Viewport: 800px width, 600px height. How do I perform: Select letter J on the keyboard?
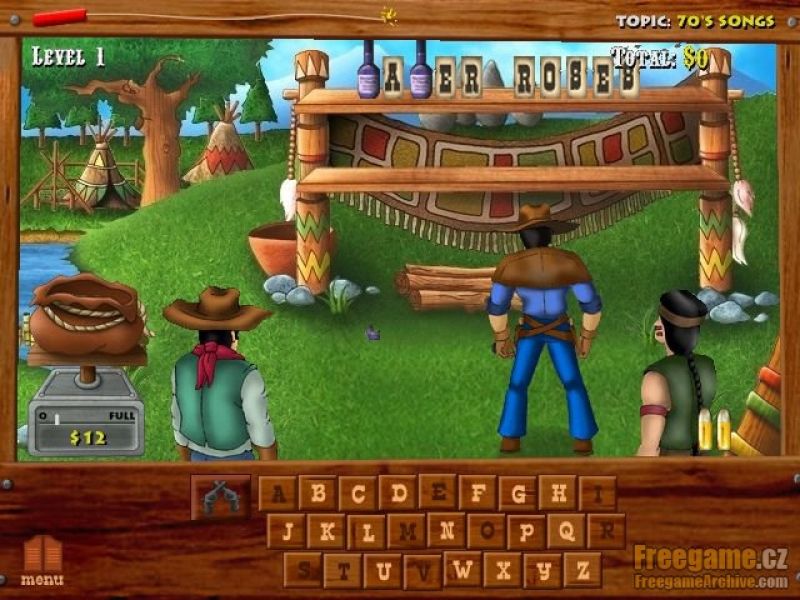pos(287,531)
